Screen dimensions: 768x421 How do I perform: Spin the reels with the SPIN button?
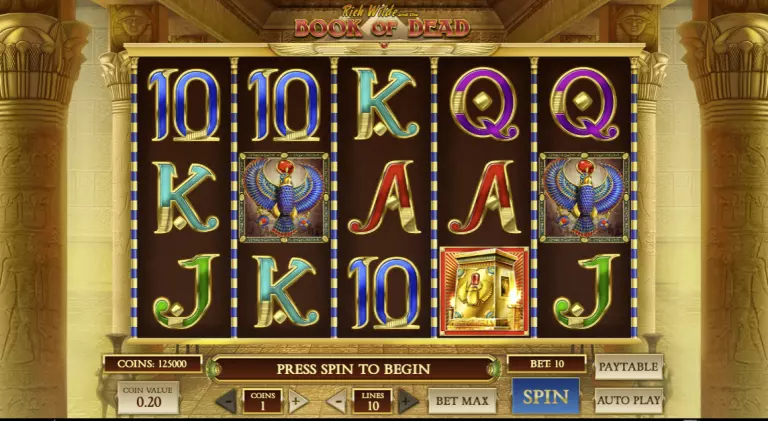[546, 397]
